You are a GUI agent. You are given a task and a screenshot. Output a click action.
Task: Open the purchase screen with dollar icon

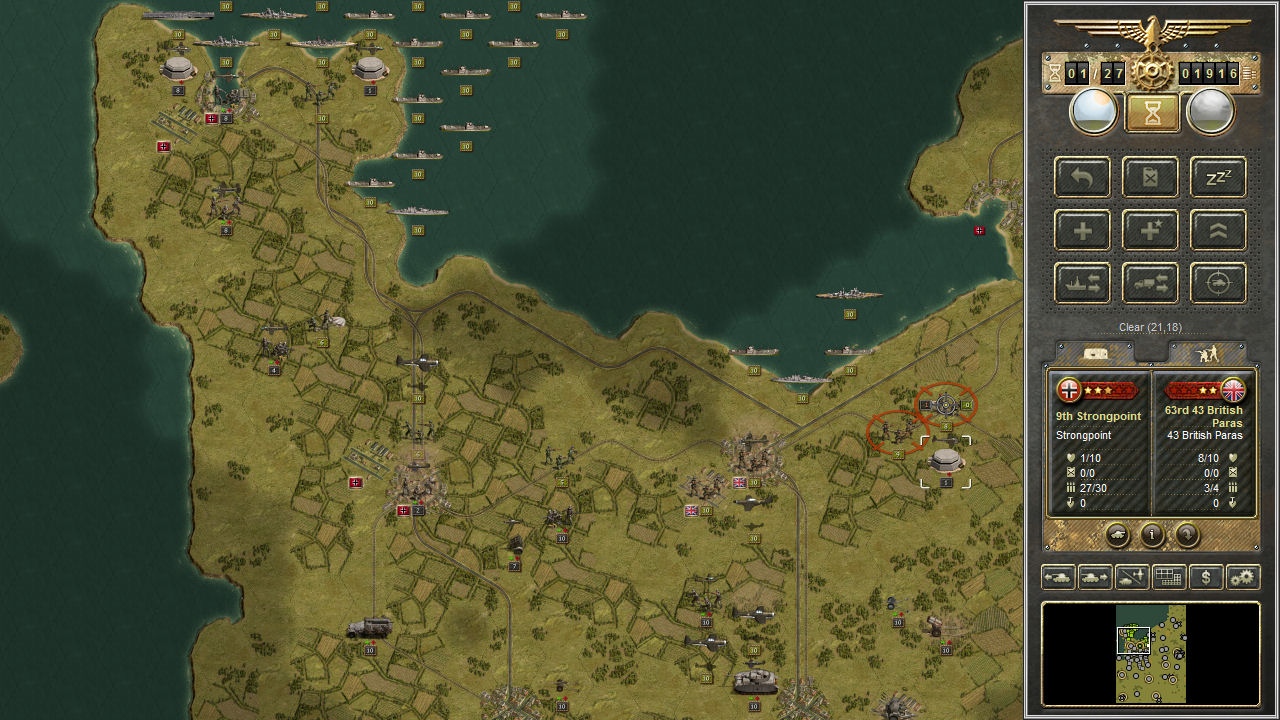pyautogui.click(x=1205, y=577)
